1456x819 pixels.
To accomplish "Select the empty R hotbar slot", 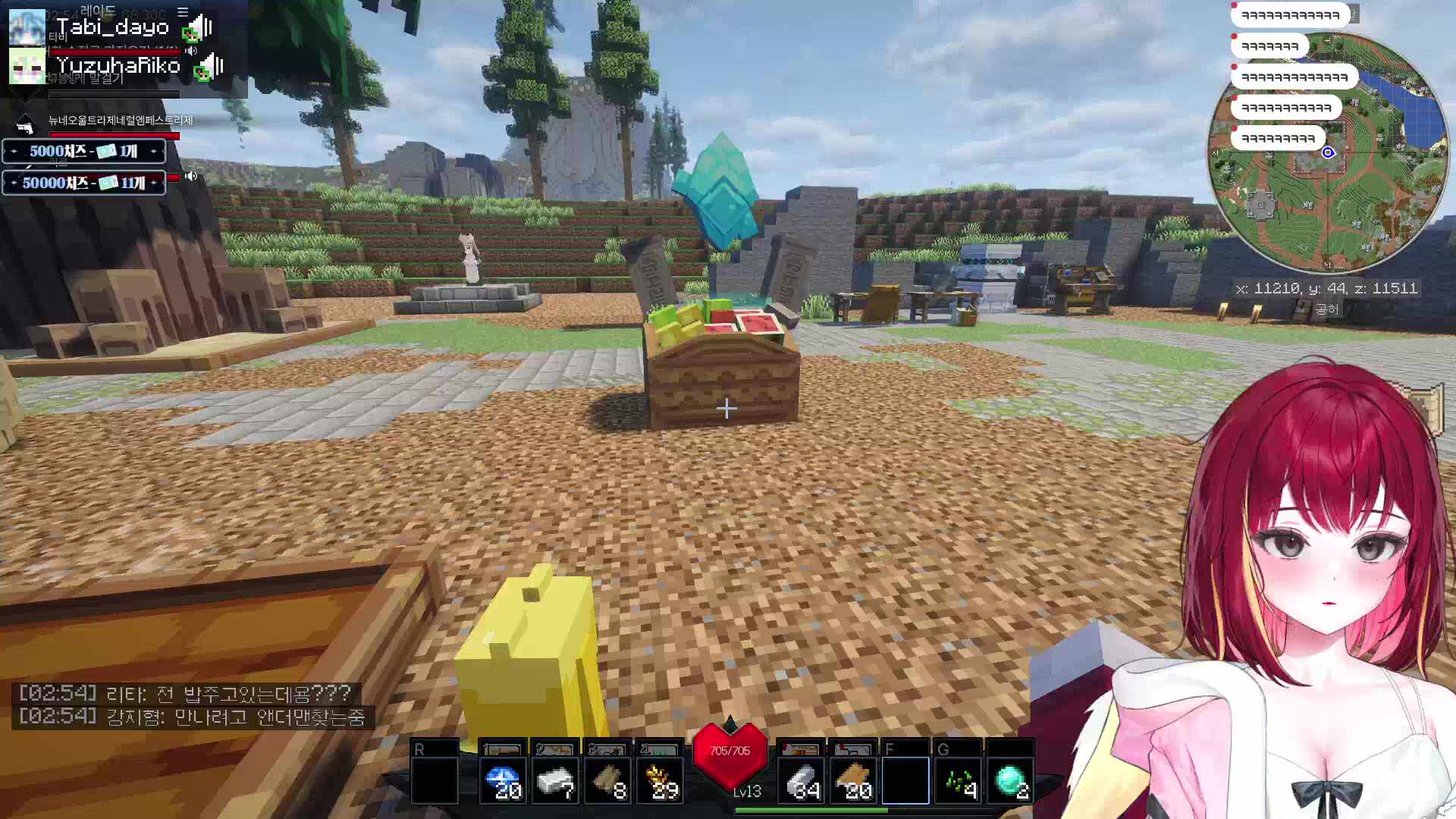I will click(435, 780).
